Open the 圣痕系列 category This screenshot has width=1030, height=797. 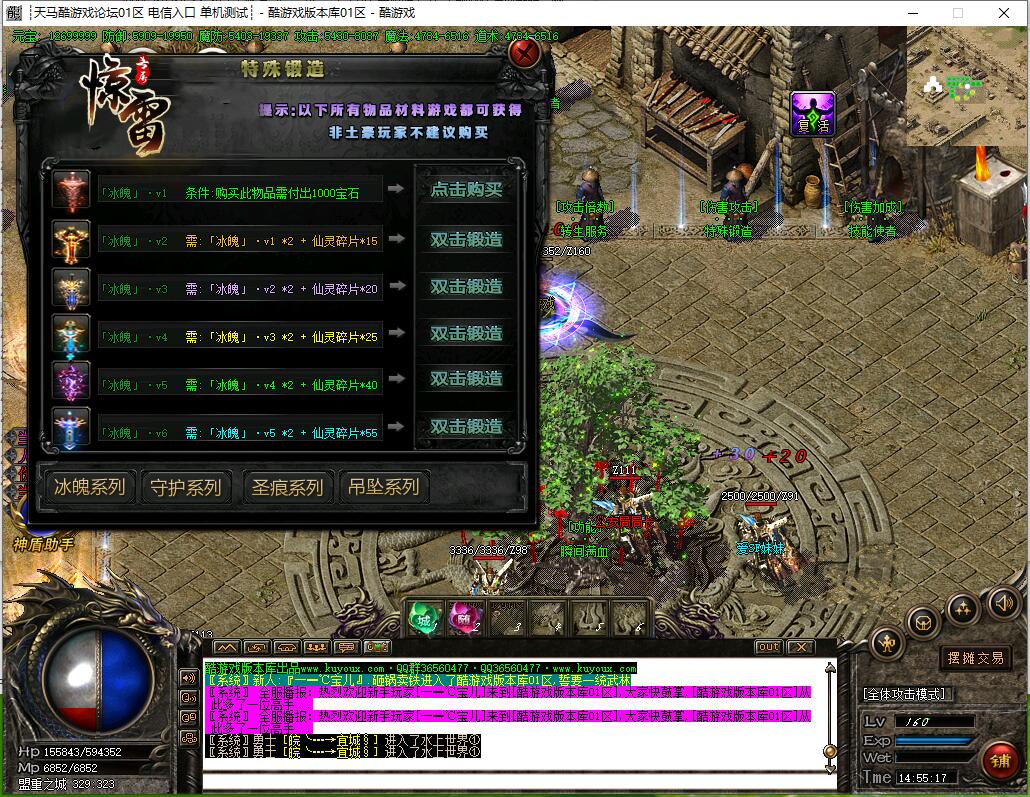click(287, 487)
